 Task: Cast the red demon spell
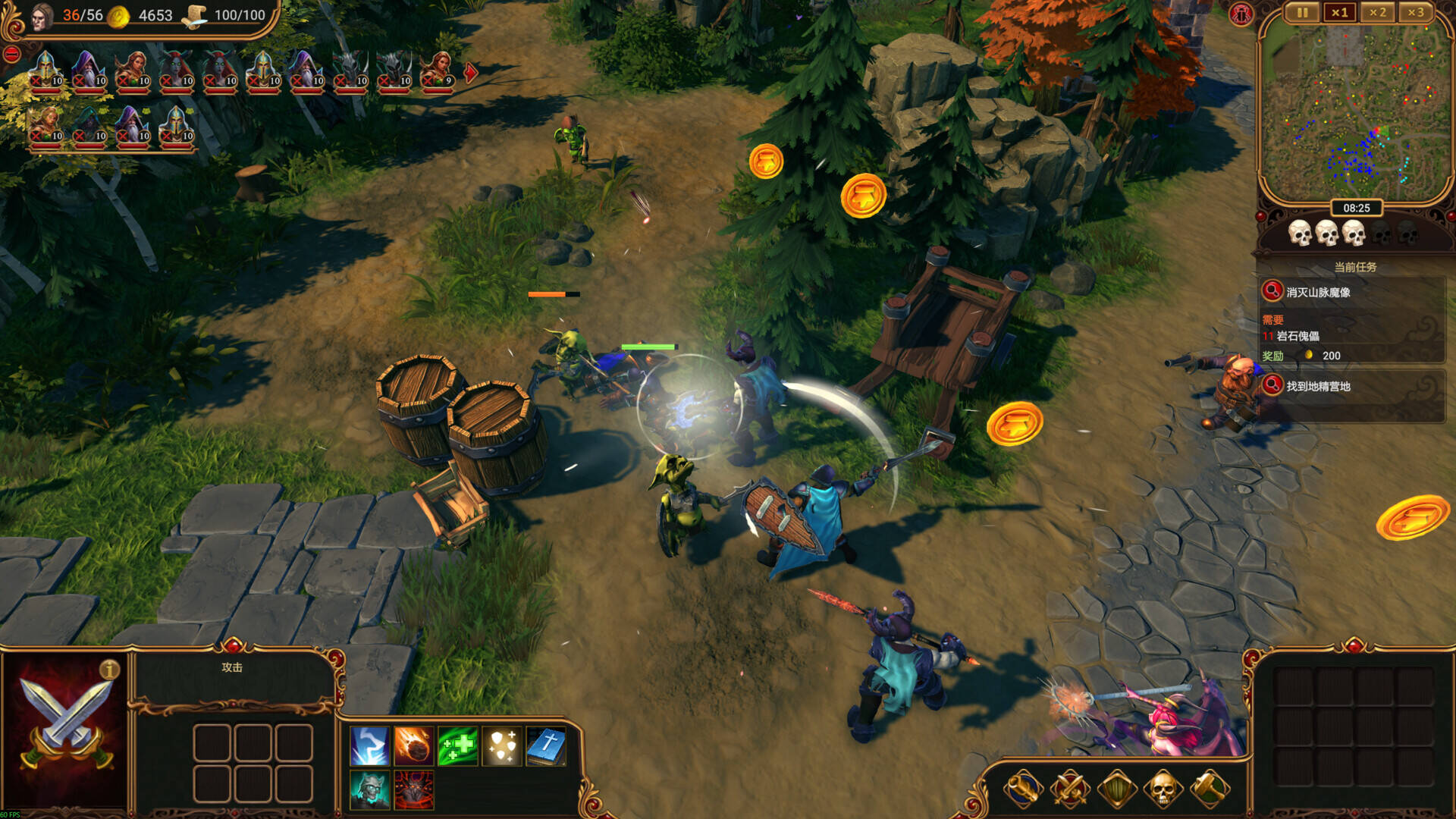pyautogui.click(x=413, y=789)
